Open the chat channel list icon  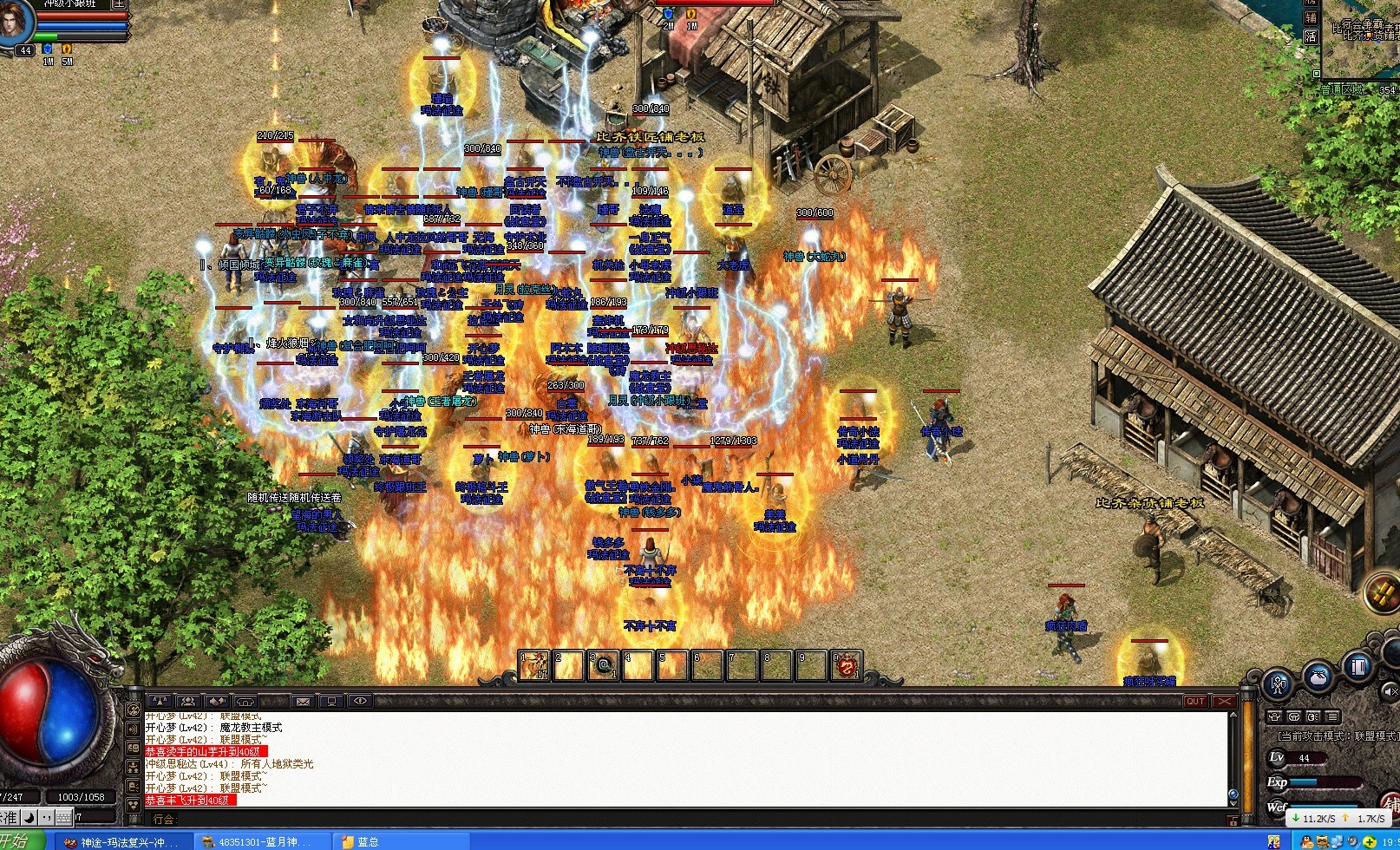(1332, 716)
